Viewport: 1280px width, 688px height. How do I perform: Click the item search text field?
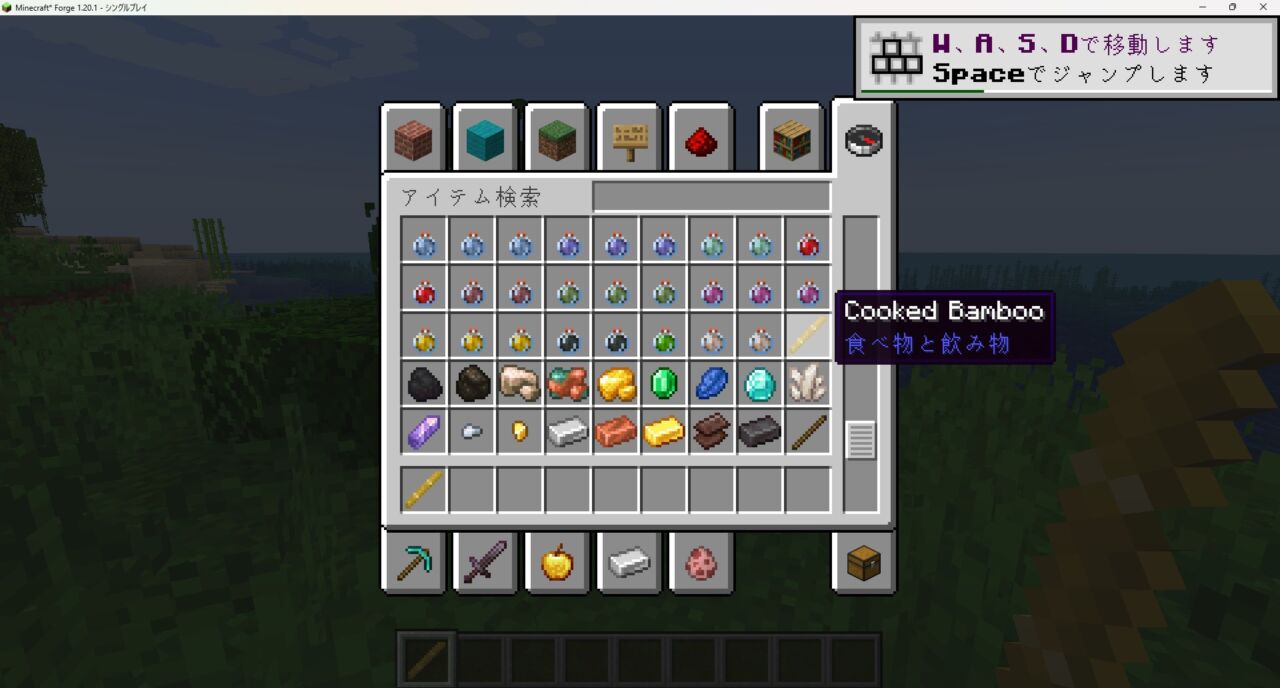(x=711, y=197)
